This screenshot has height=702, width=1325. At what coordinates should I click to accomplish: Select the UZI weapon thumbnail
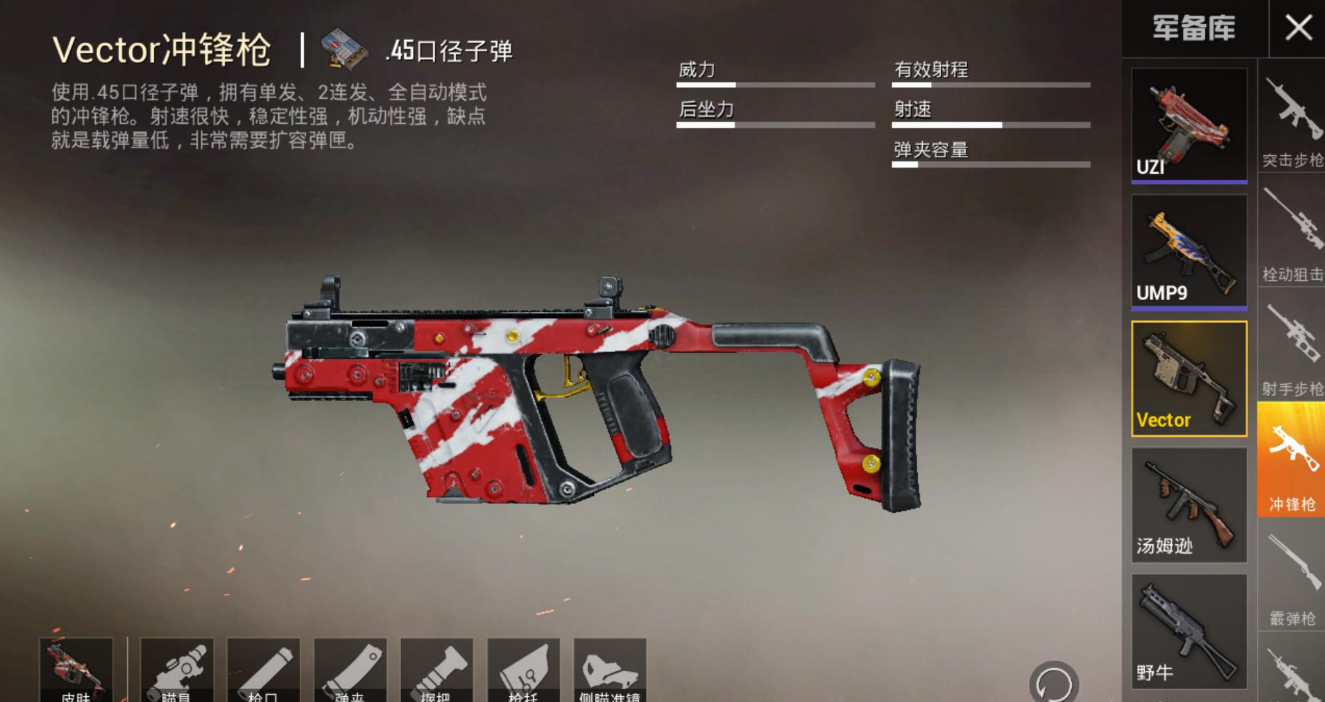(x=1189, y=125)
